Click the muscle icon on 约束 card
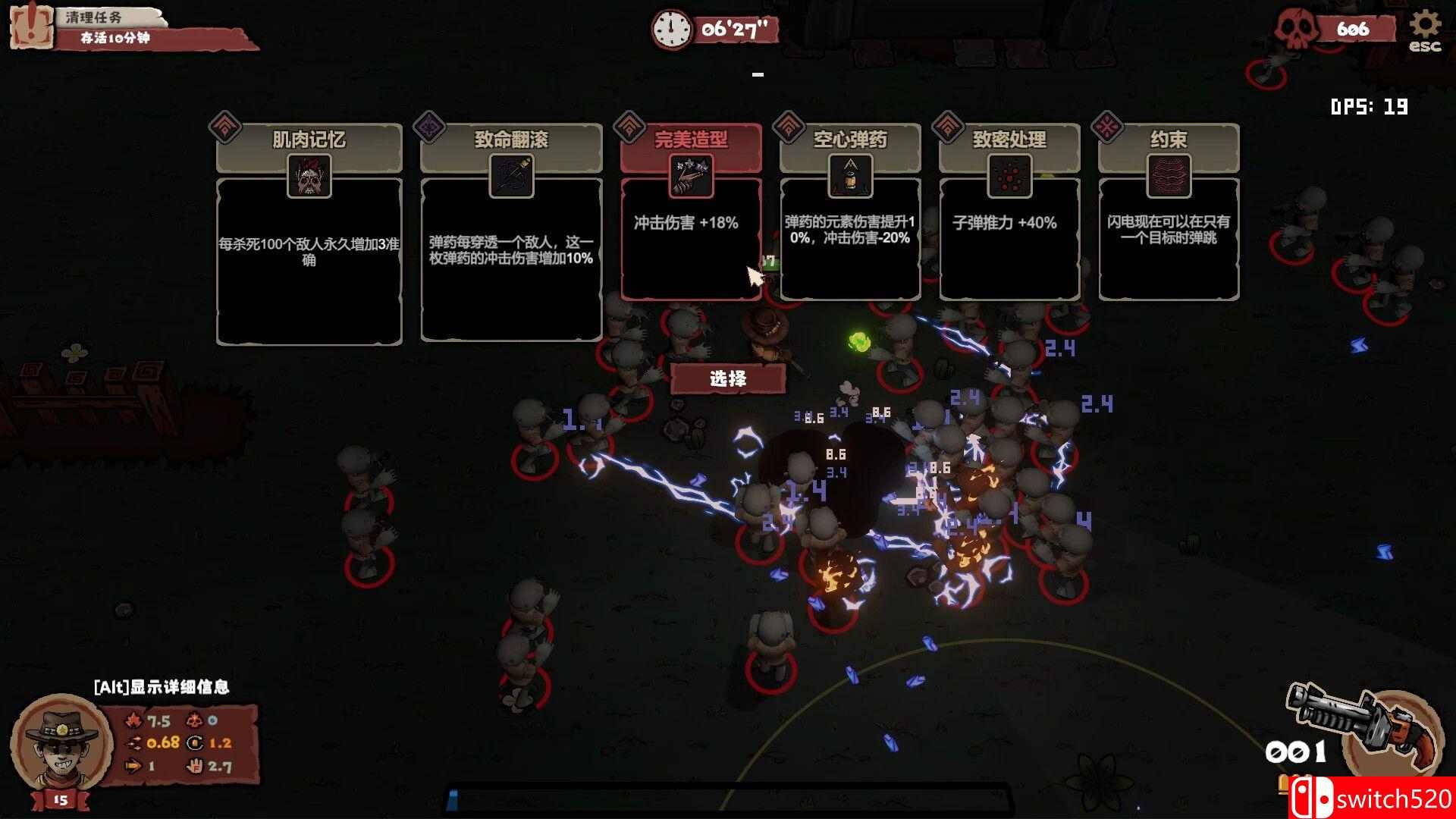Viewport: 1456px width, 819px height. coord(1169,176)
